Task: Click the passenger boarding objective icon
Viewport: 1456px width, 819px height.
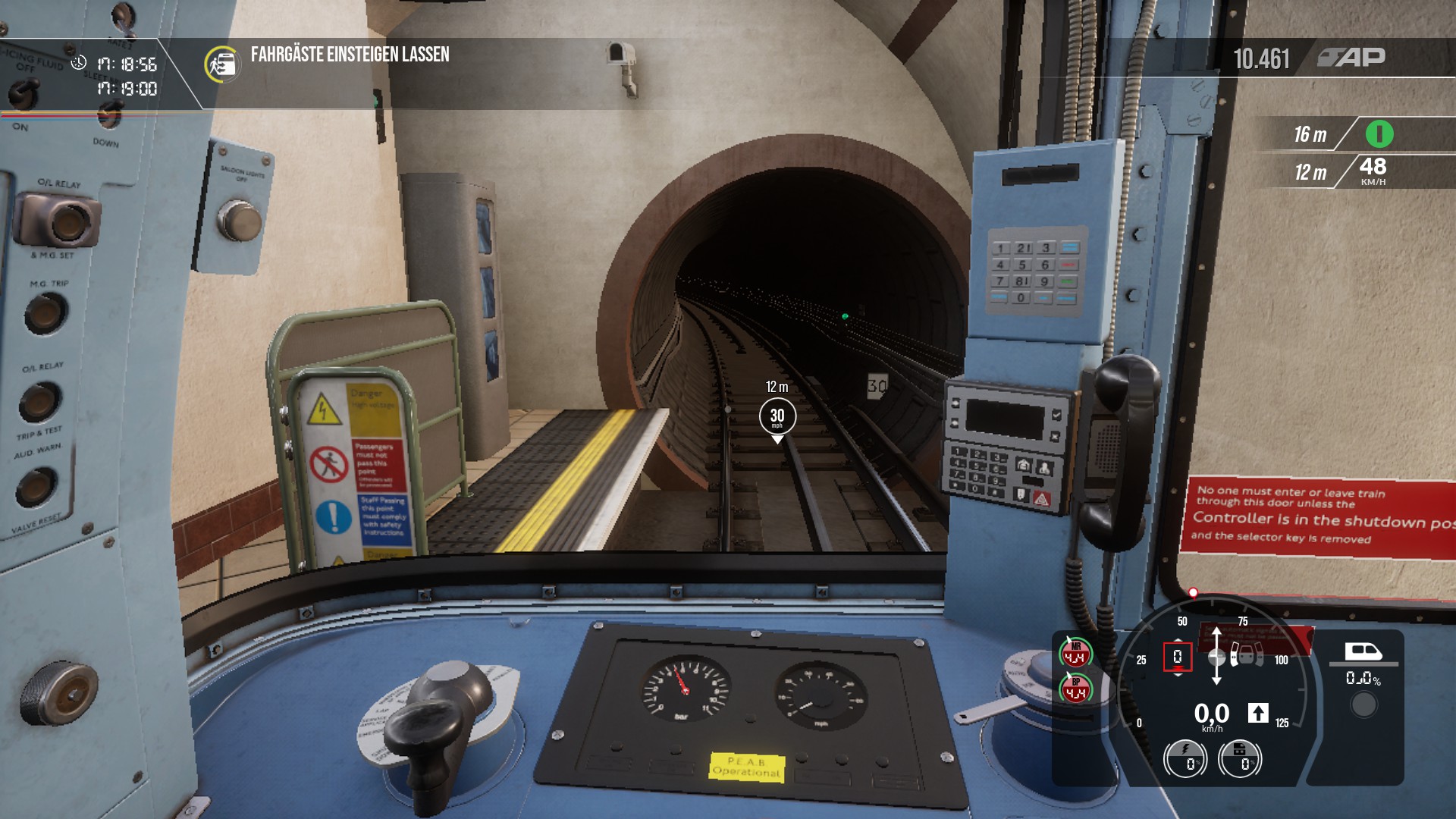Action: click(x=221, y=64)
